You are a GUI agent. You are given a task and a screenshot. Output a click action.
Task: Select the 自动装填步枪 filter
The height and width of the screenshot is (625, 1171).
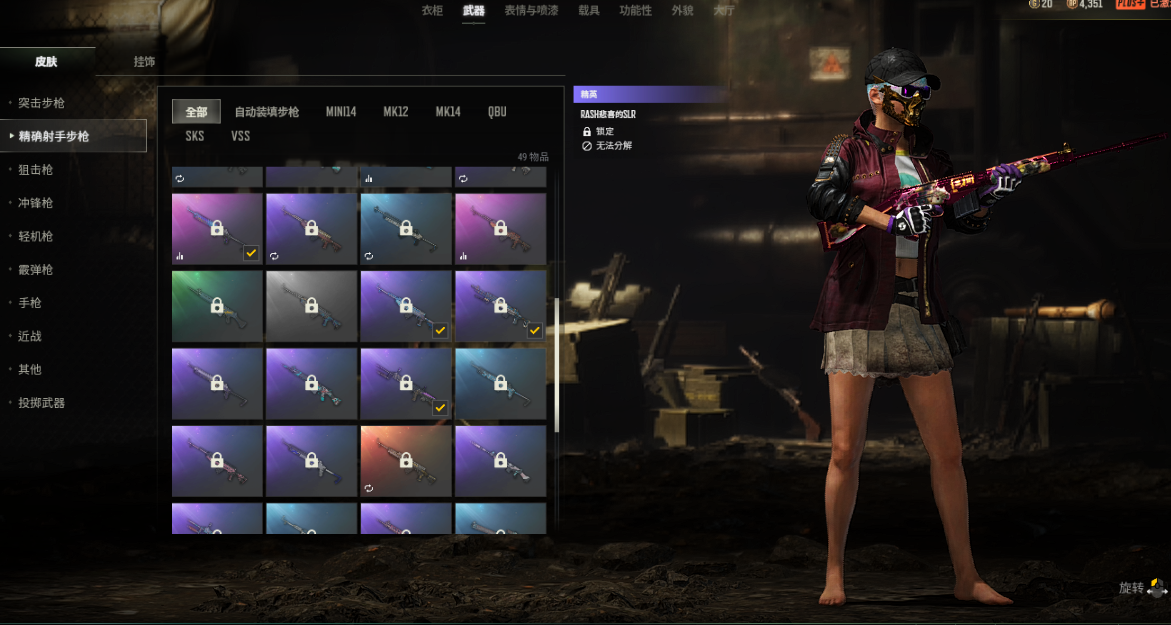267,112
